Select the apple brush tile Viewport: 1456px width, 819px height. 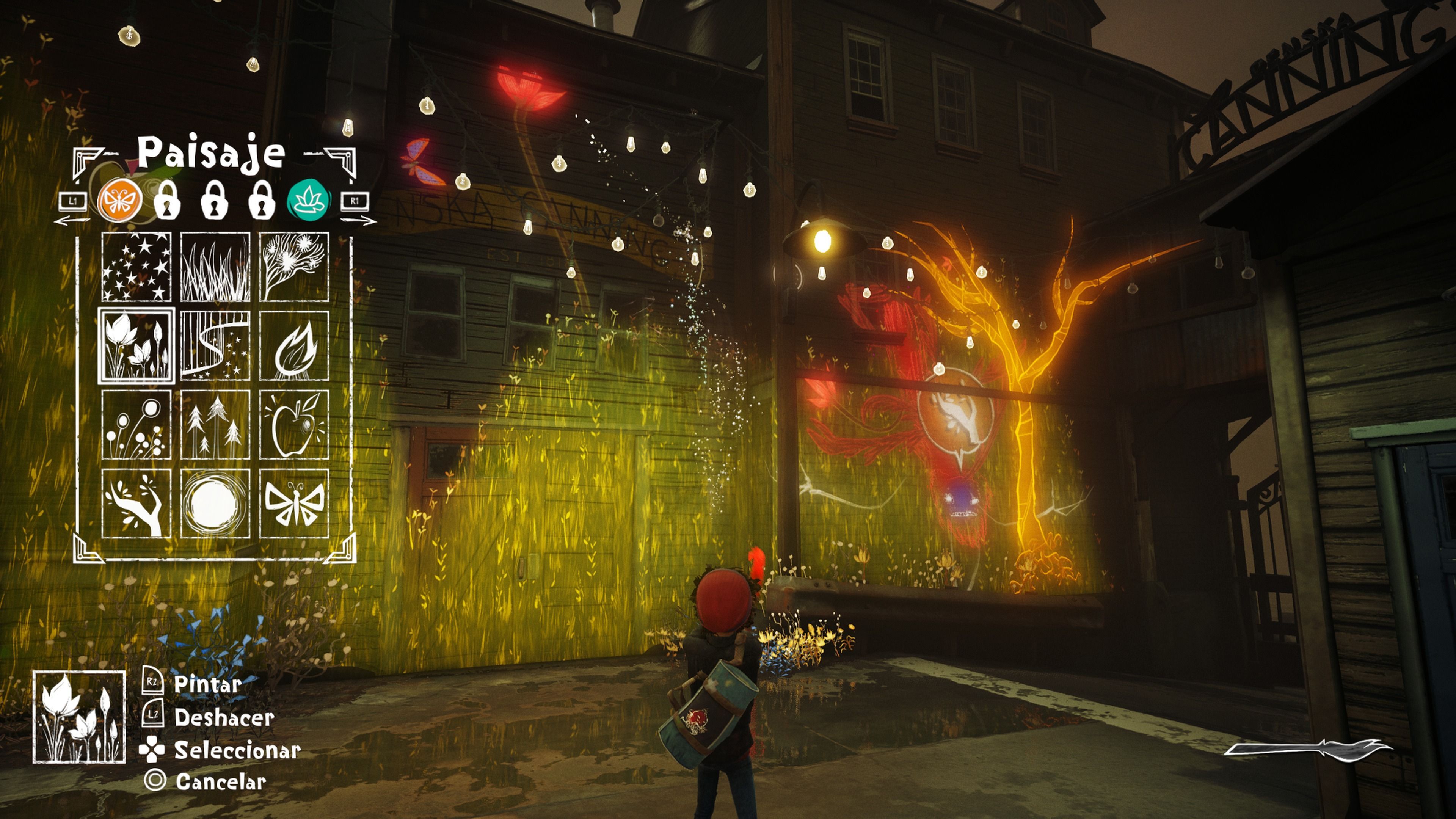click(294, 425)
